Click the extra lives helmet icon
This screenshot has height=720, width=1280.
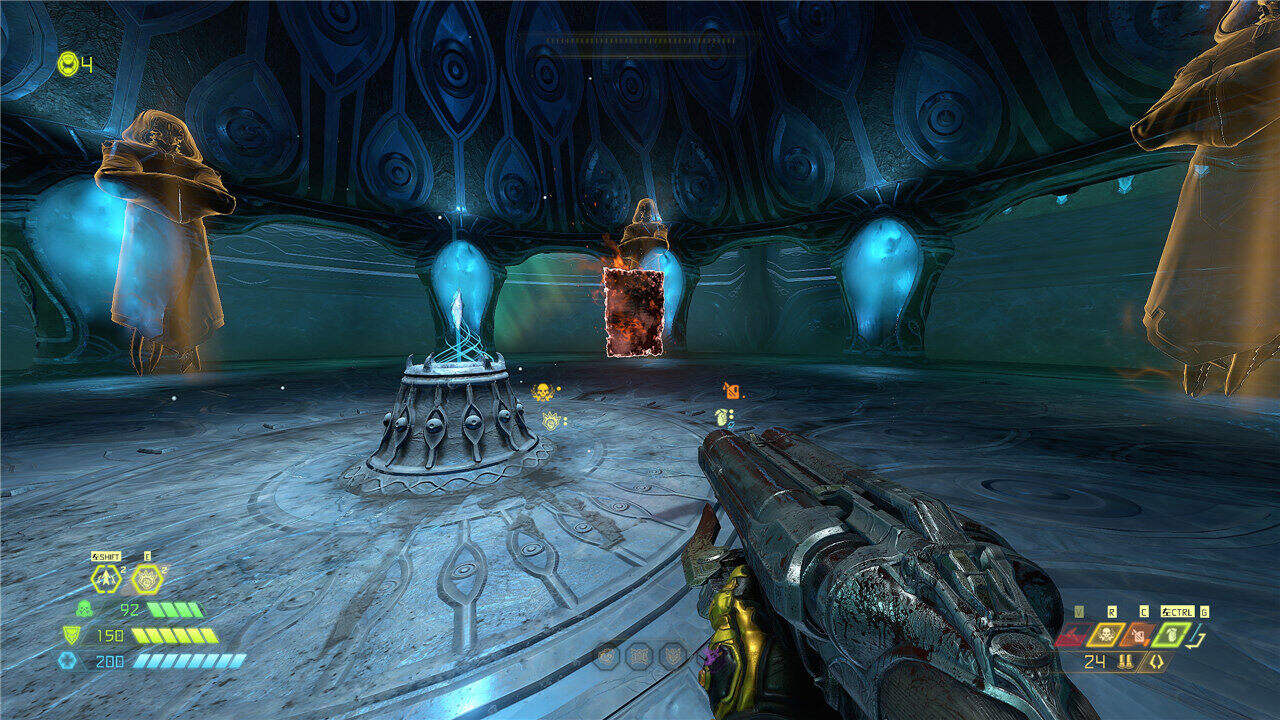click(68, 64)
